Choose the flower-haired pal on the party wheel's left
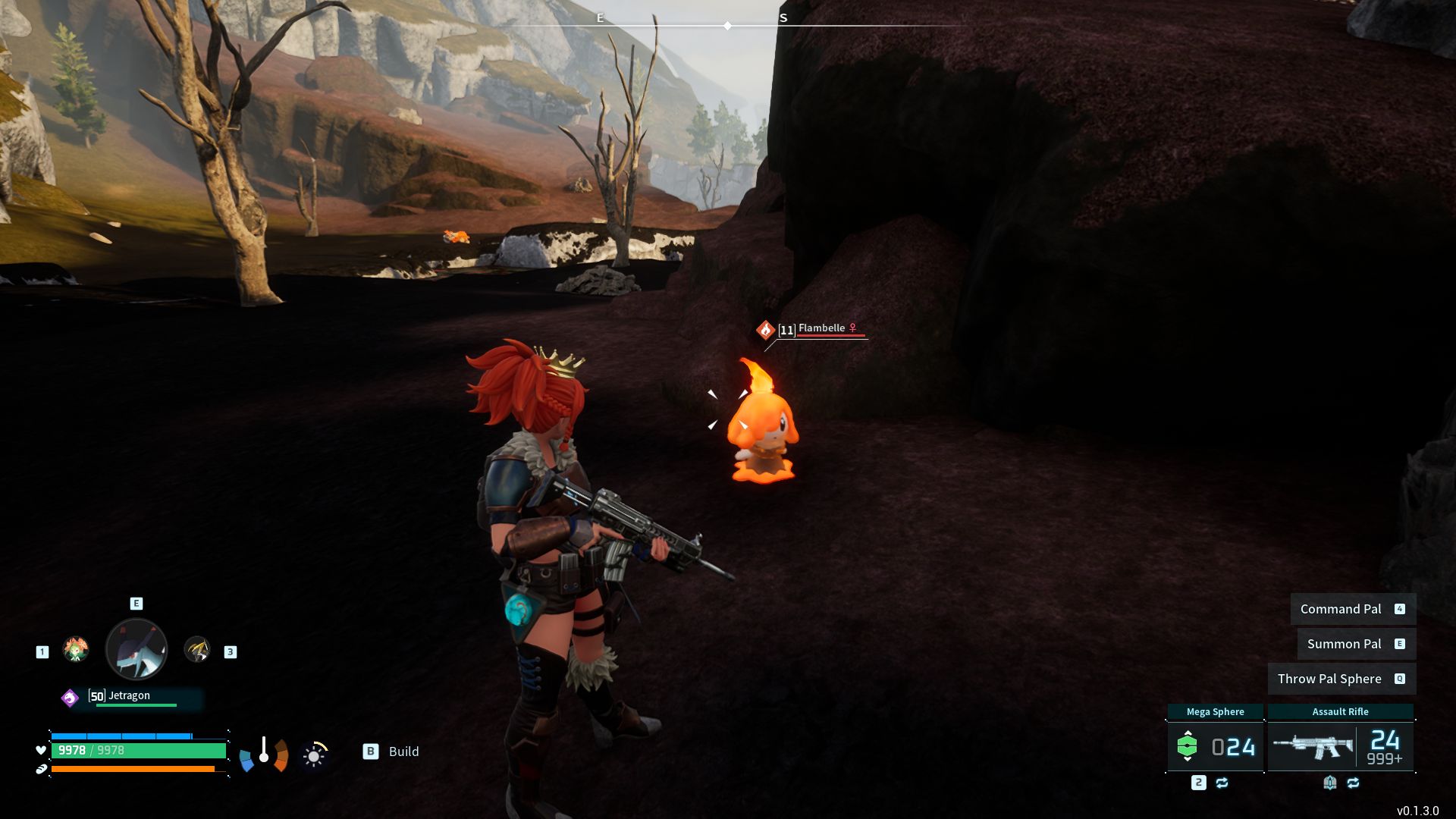The width and height of the screenshot is (1456, 819). [x=76, y=650]
